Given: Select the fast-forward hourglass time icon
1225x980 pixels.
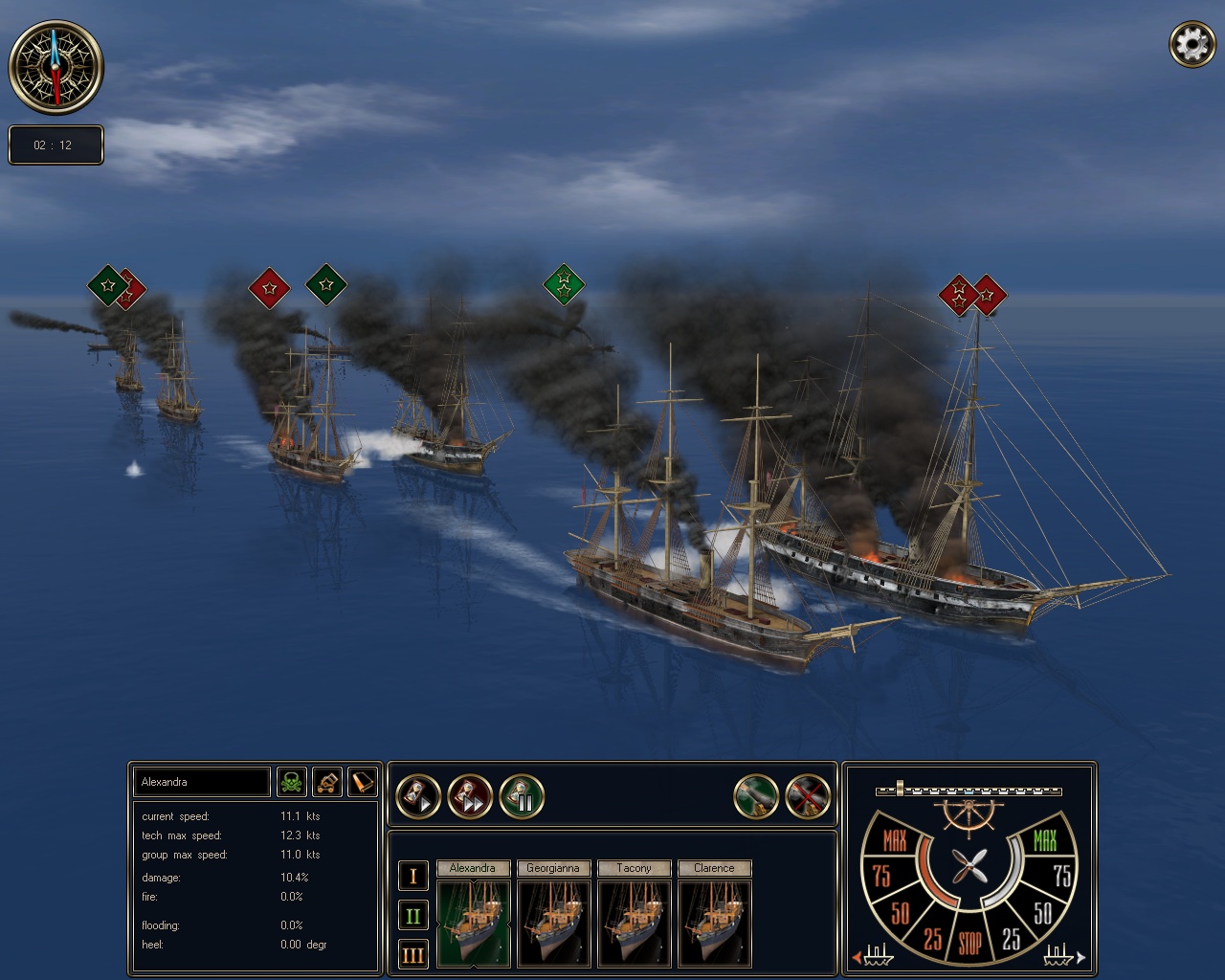Looking at the screenshot, I should (x=469, y=795).
